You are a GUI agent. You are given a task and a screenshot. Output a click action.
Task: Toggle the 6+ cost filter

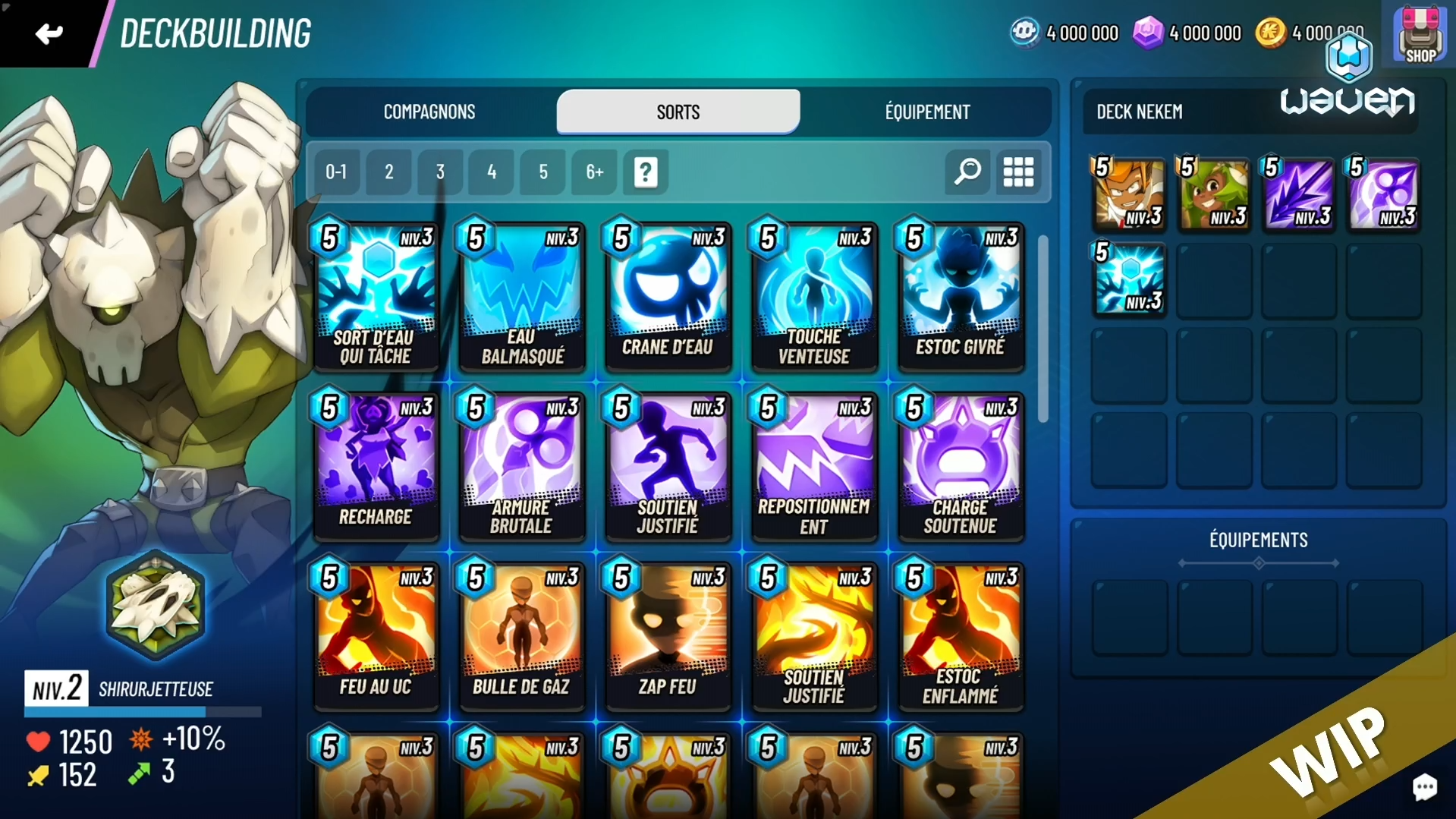coord(593,172)
